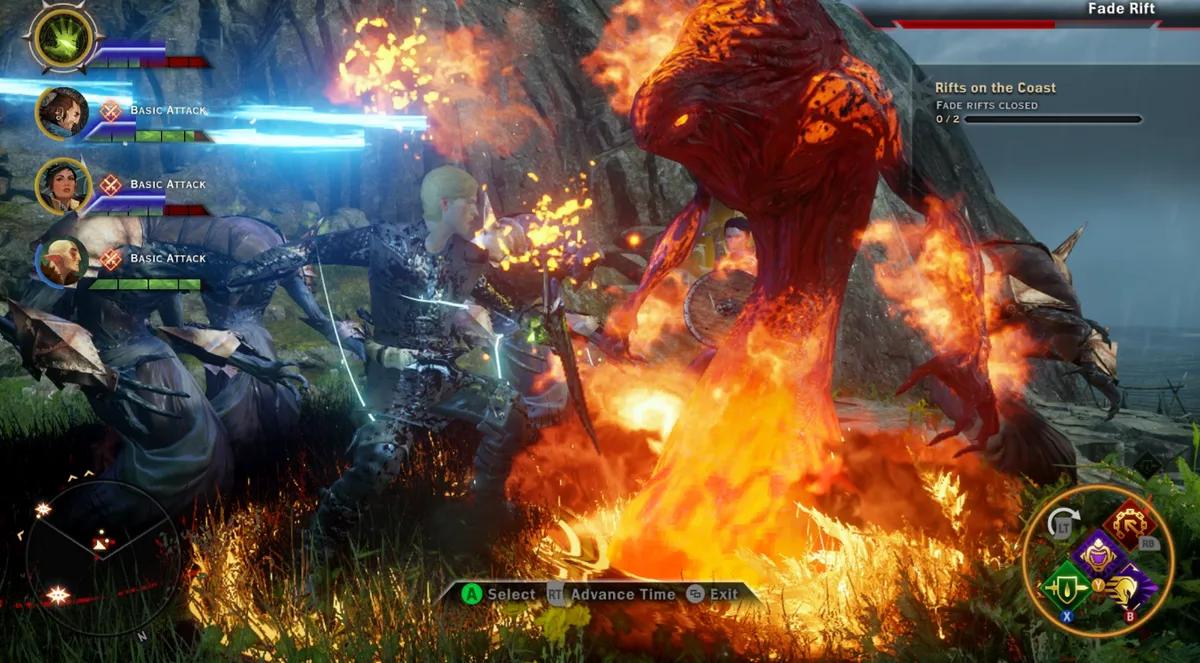The width and height of the screenshot is (1200, 663).
Task: Activate the red chained arrow ability
Action: coord(1130,524)
